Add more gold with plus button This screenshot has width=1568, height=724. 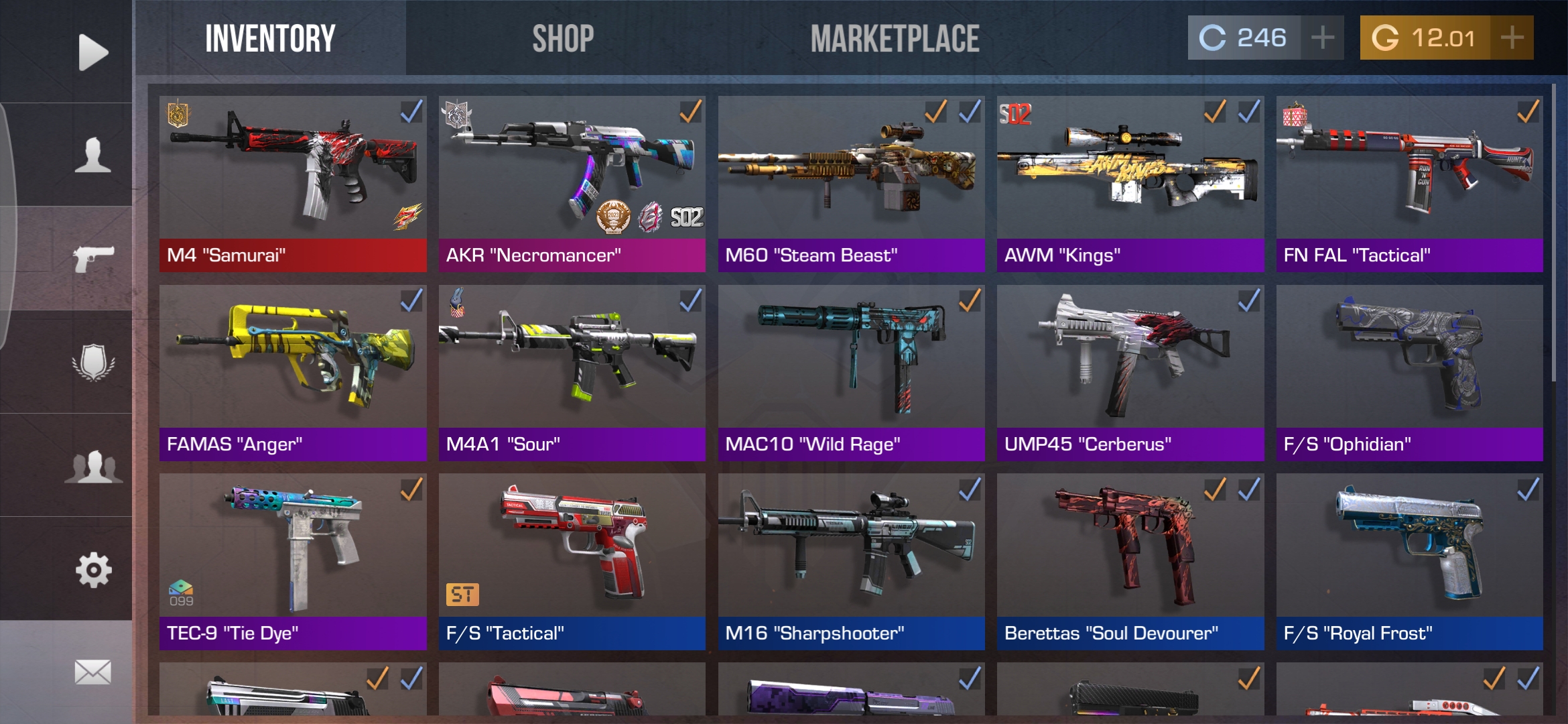coord(1512,38)
